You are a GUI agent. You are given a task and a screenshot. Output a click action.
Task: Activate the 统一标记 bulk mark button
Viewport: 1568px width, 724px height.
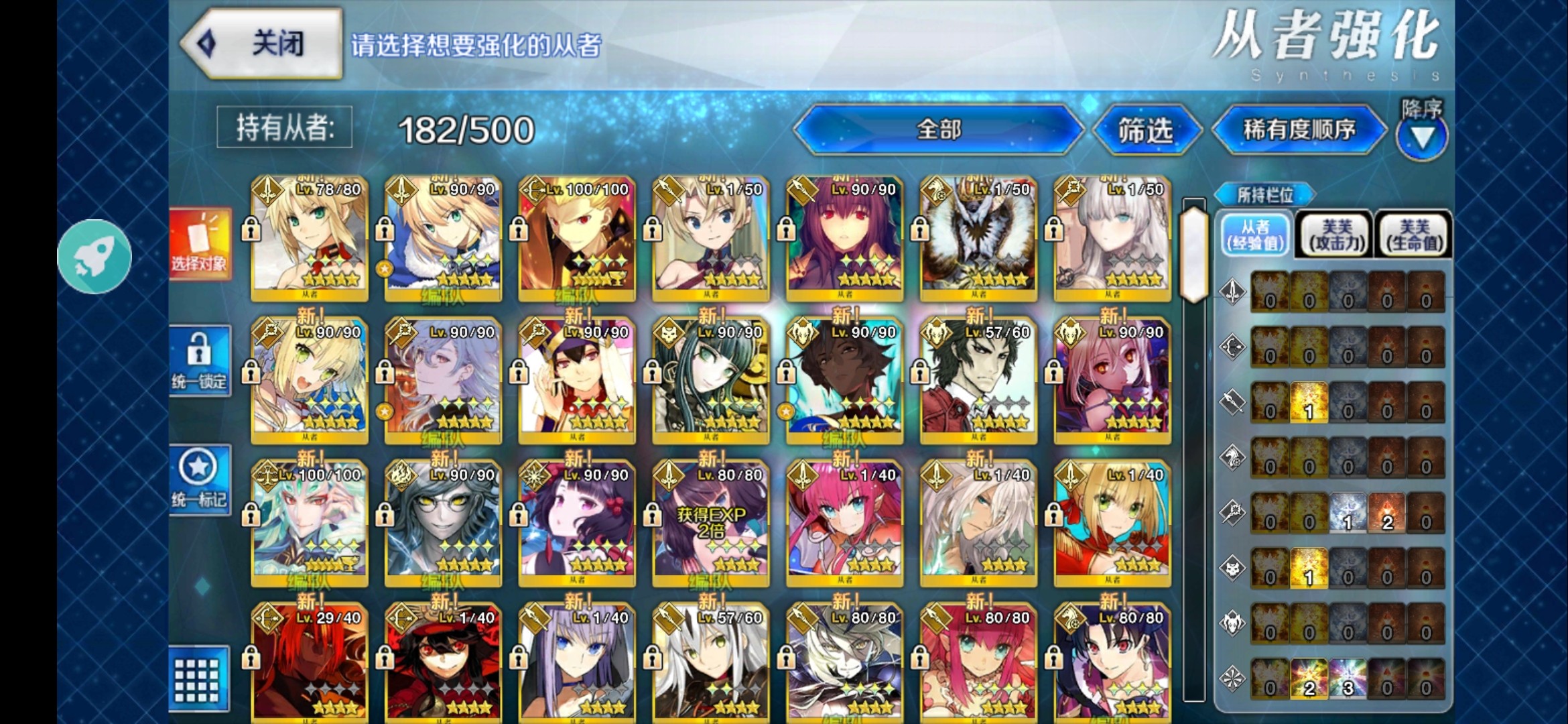[200, 479]
